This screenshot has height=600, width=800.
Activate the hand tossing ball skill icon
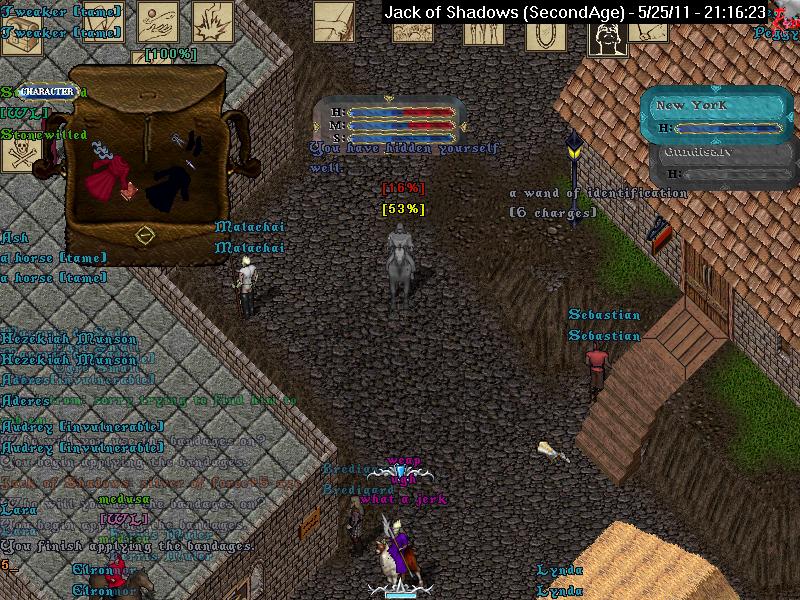(158, 22)
